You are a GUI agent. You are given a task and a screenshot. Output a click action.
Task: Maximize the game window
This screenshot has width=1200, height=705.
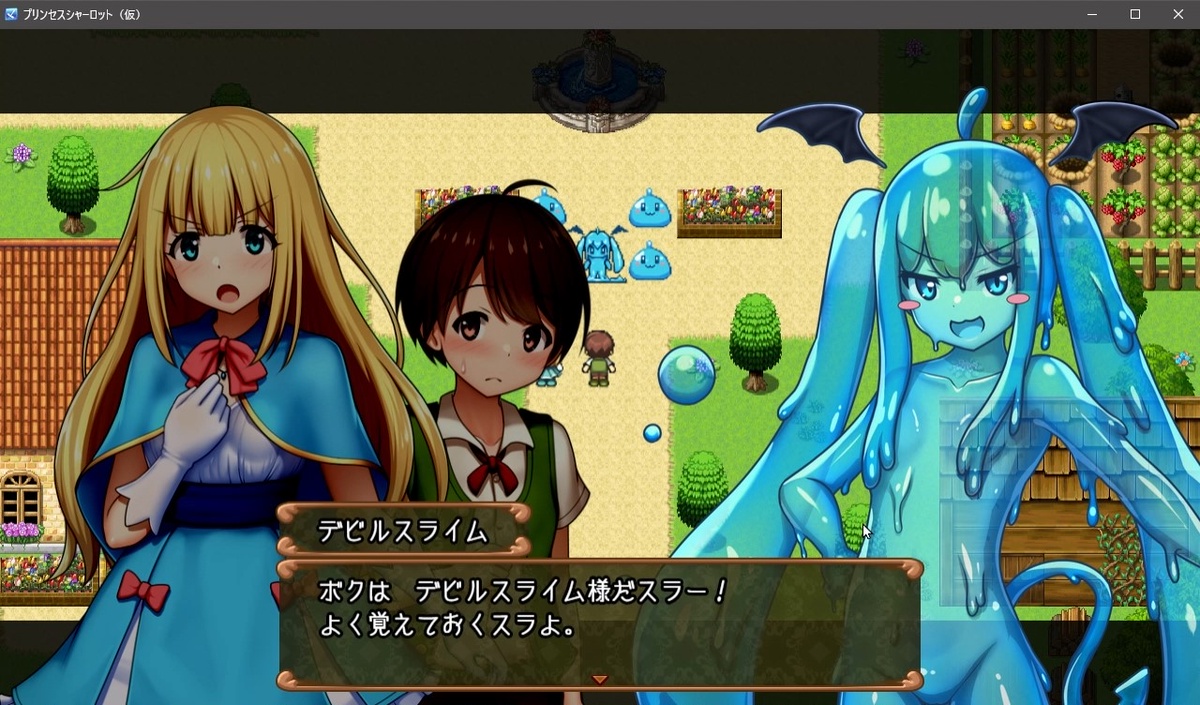(x=1135, y=14)
